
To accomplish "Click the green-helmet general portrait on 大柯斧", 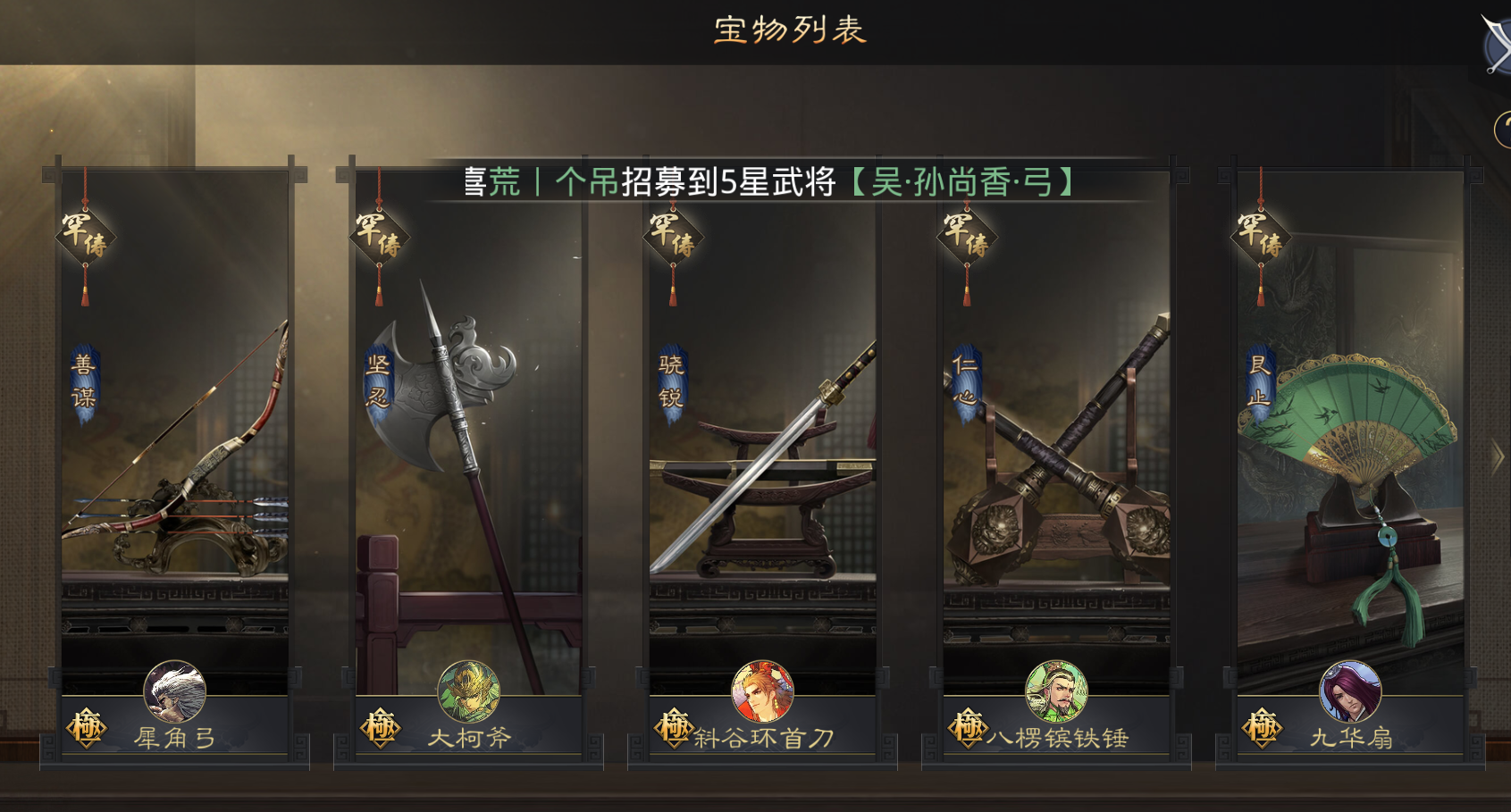I will click(x=468, y=691).
